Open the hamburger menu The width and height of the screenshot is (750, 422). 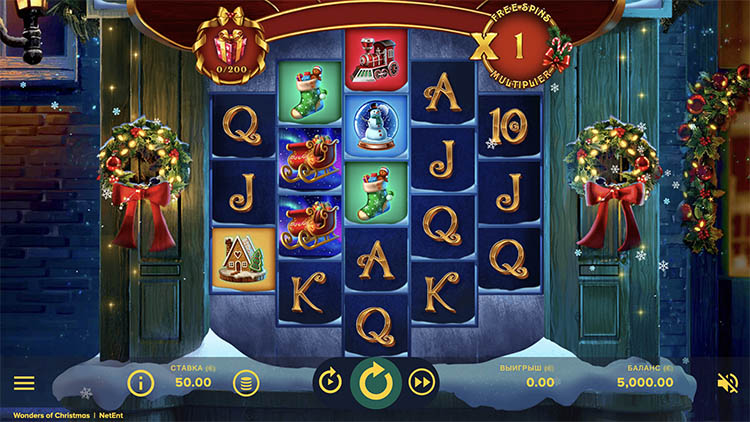click(24, 383)
